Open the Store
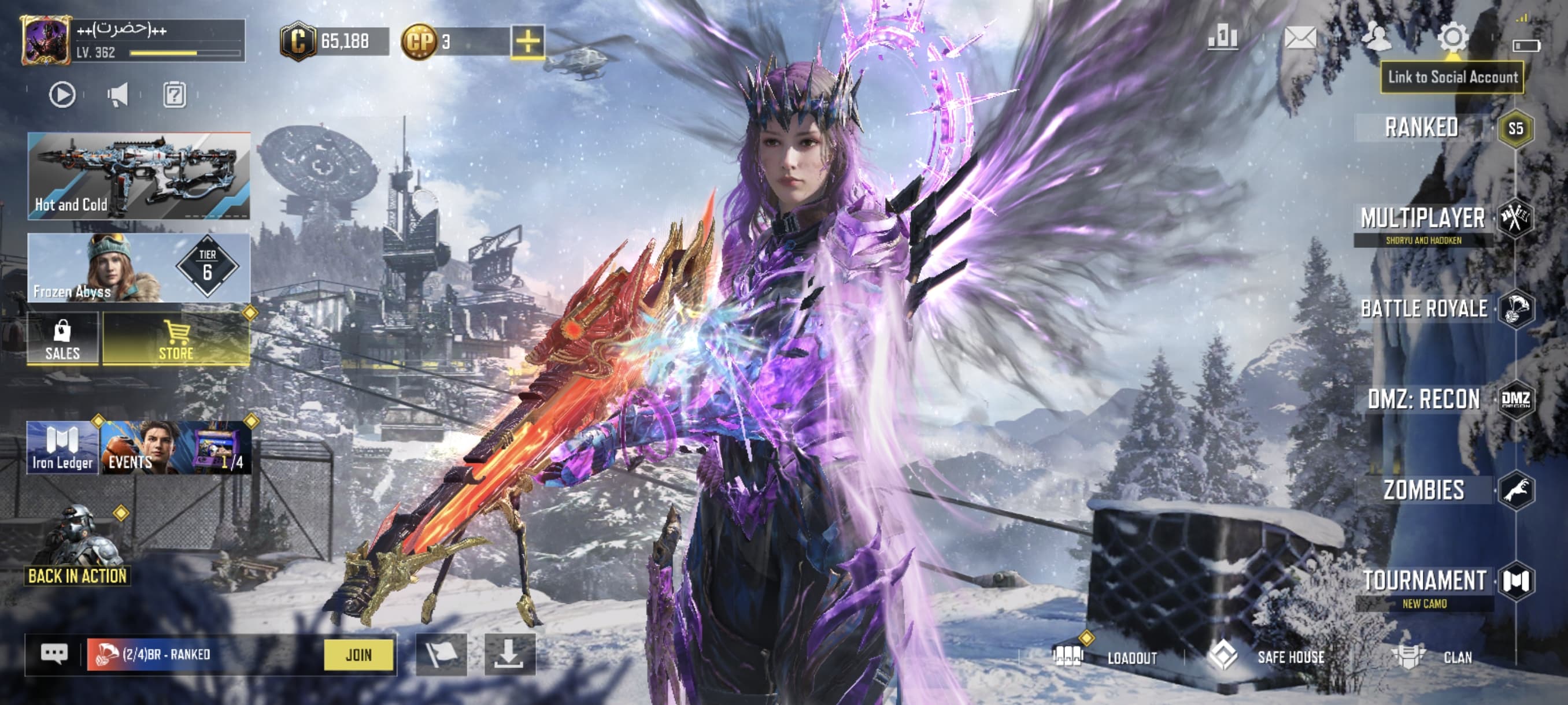This screenshot has width=1568, height=705. click(176, 339)
